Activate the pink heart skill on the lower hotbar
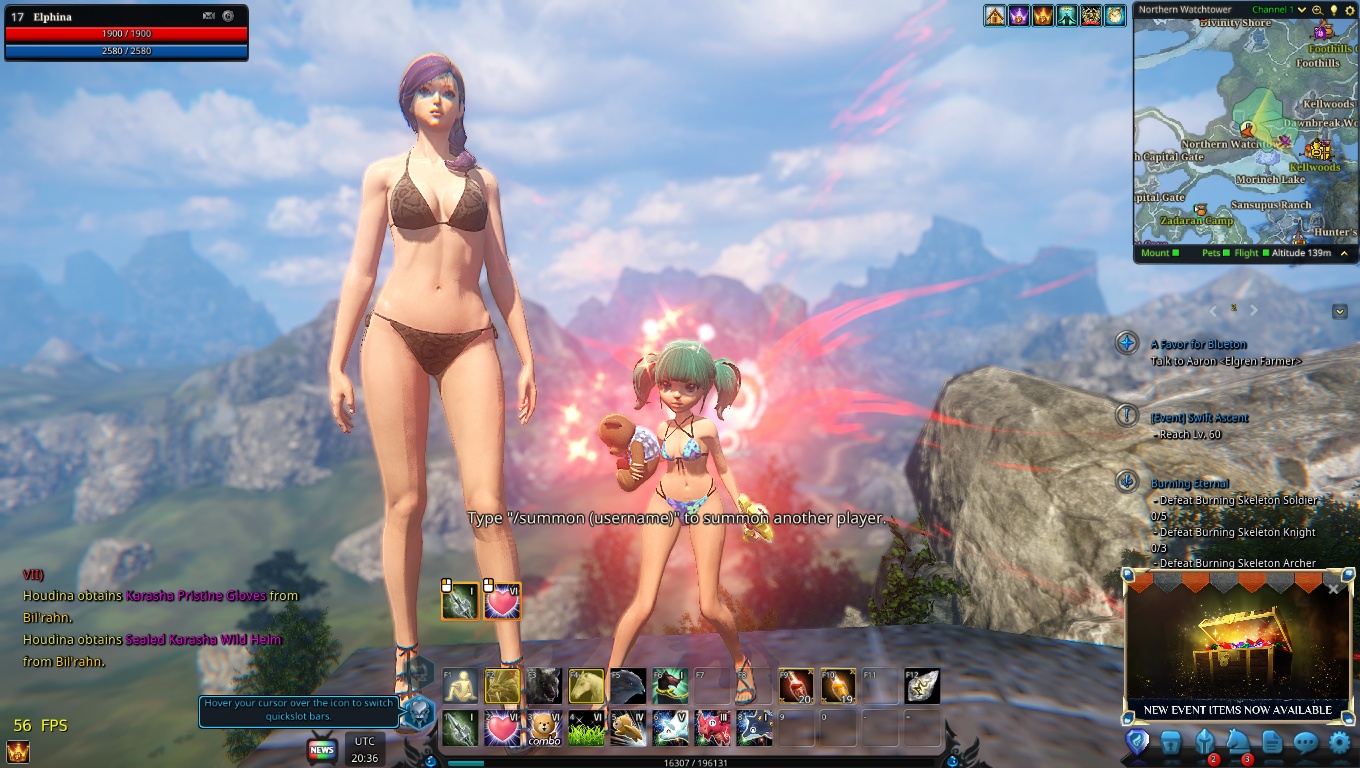The height and width of the screenshot is (768, 1360). pyautogui.click(x=502, y=728)
